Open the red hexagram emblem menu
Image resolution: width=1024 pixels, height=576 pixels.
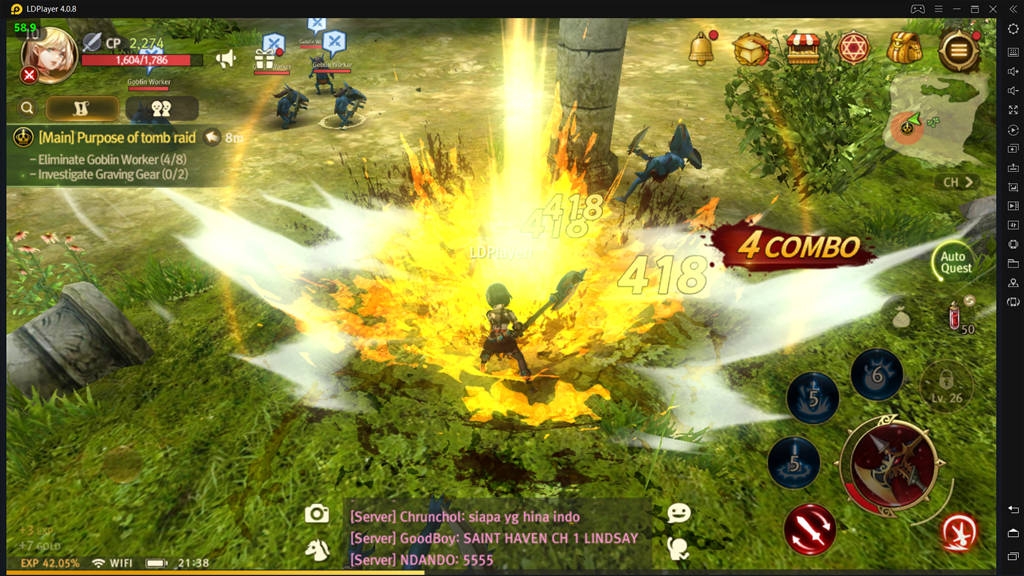pyautogui.click(x=853, y=47)
